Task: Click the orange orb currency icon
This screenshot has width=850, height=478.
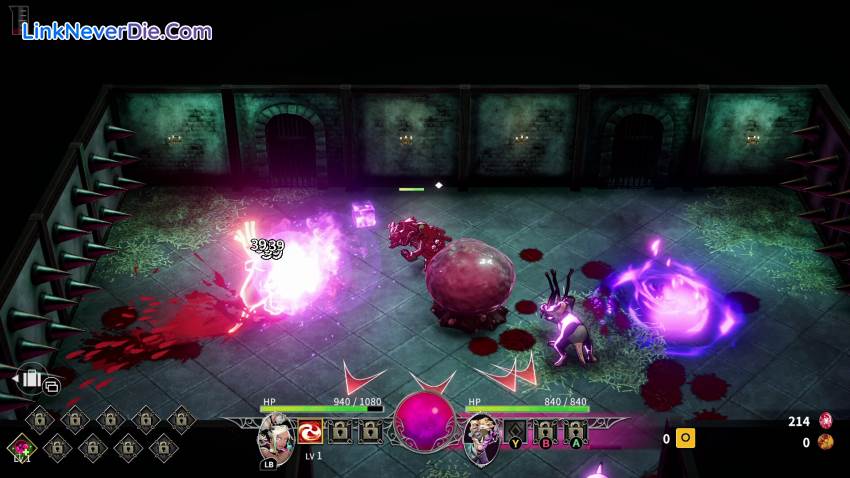Action: 826,442
